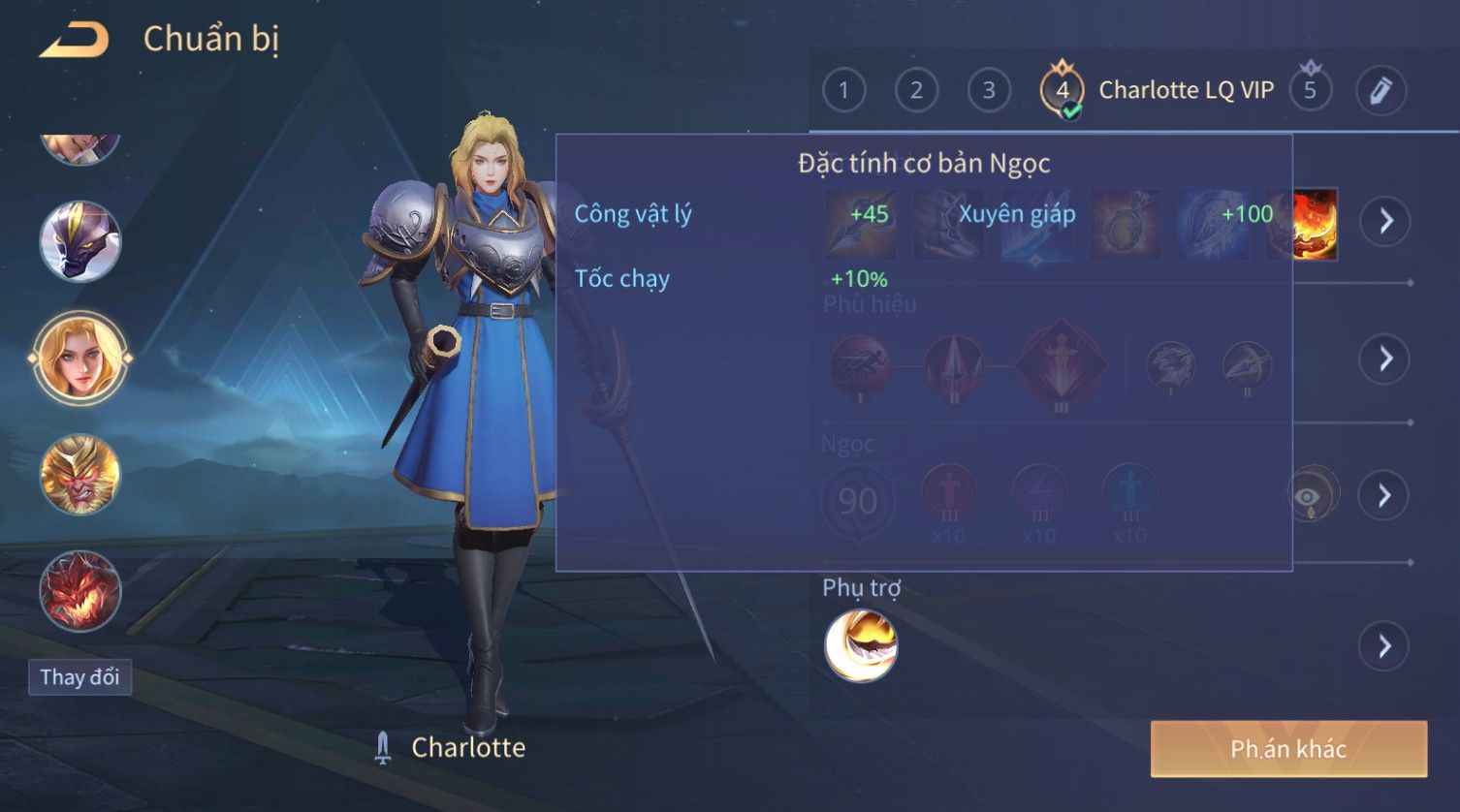Open the Phụ trợ section arrow
Screen dimensions: 1460x812
click(x=1385, y=646)
